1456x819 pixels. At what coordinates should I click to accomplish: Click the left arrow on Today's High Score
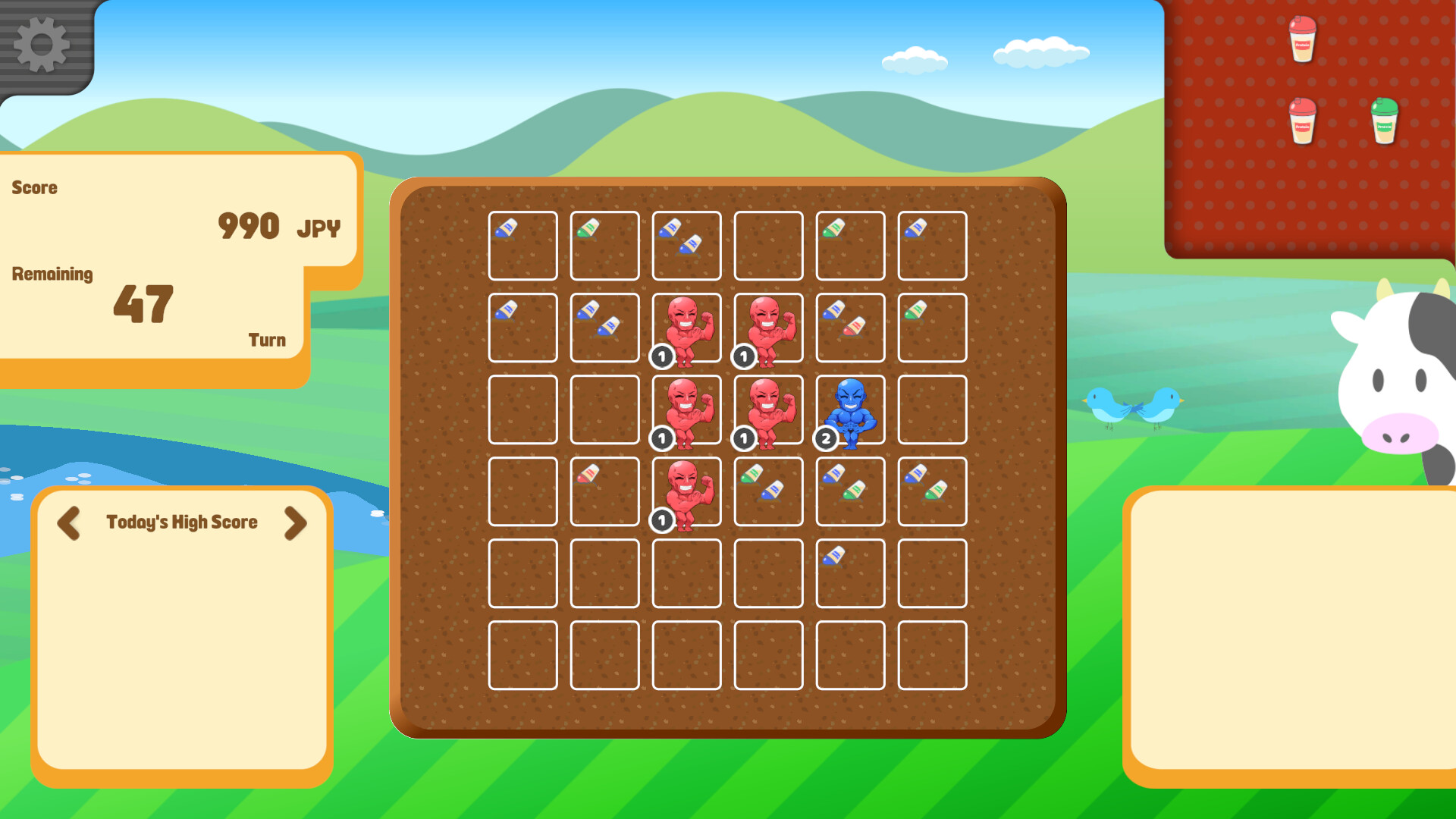tap(70, 523)
